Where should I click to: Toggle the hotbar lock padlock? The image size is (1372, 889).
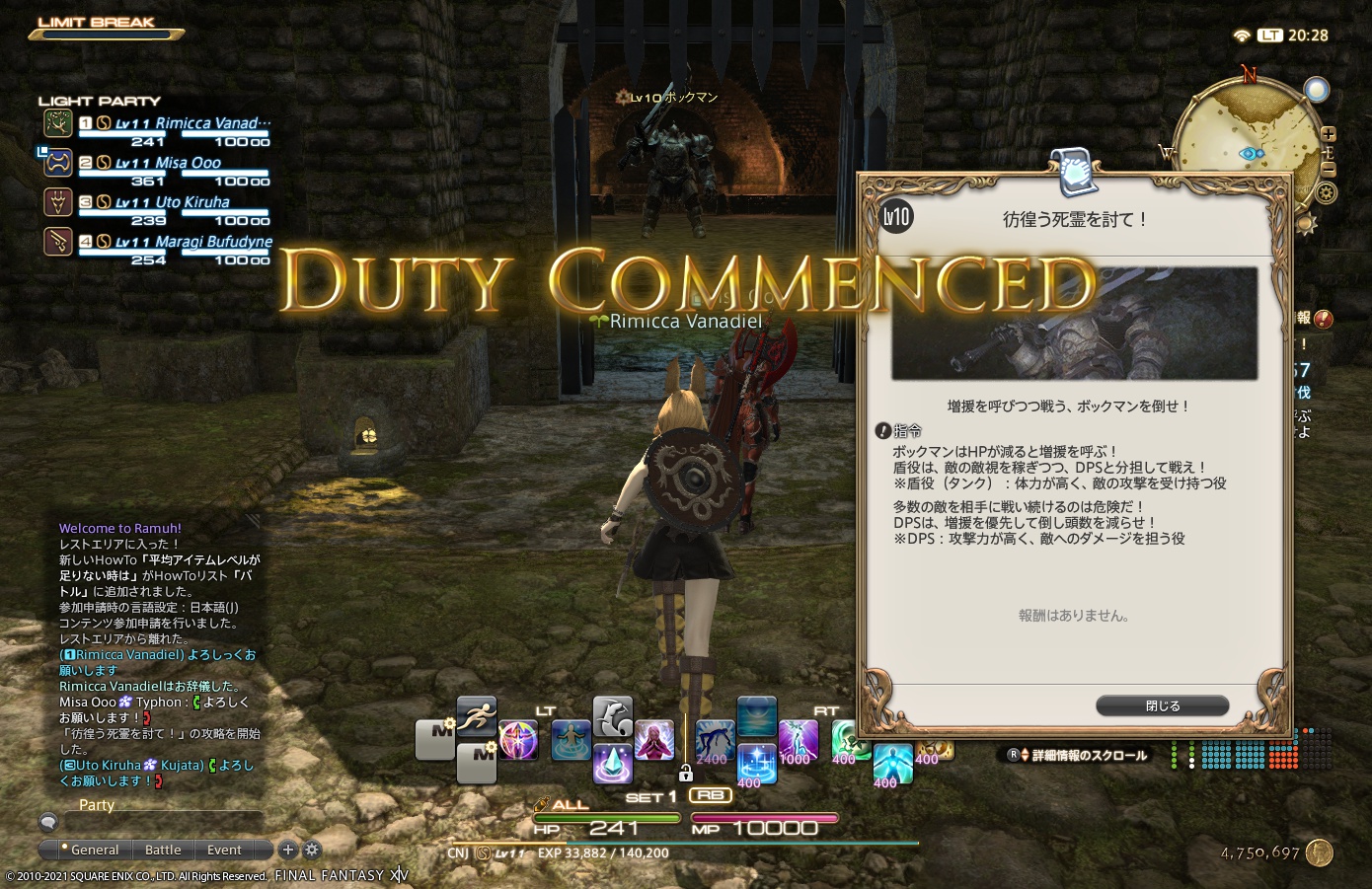tap(686, 772)
